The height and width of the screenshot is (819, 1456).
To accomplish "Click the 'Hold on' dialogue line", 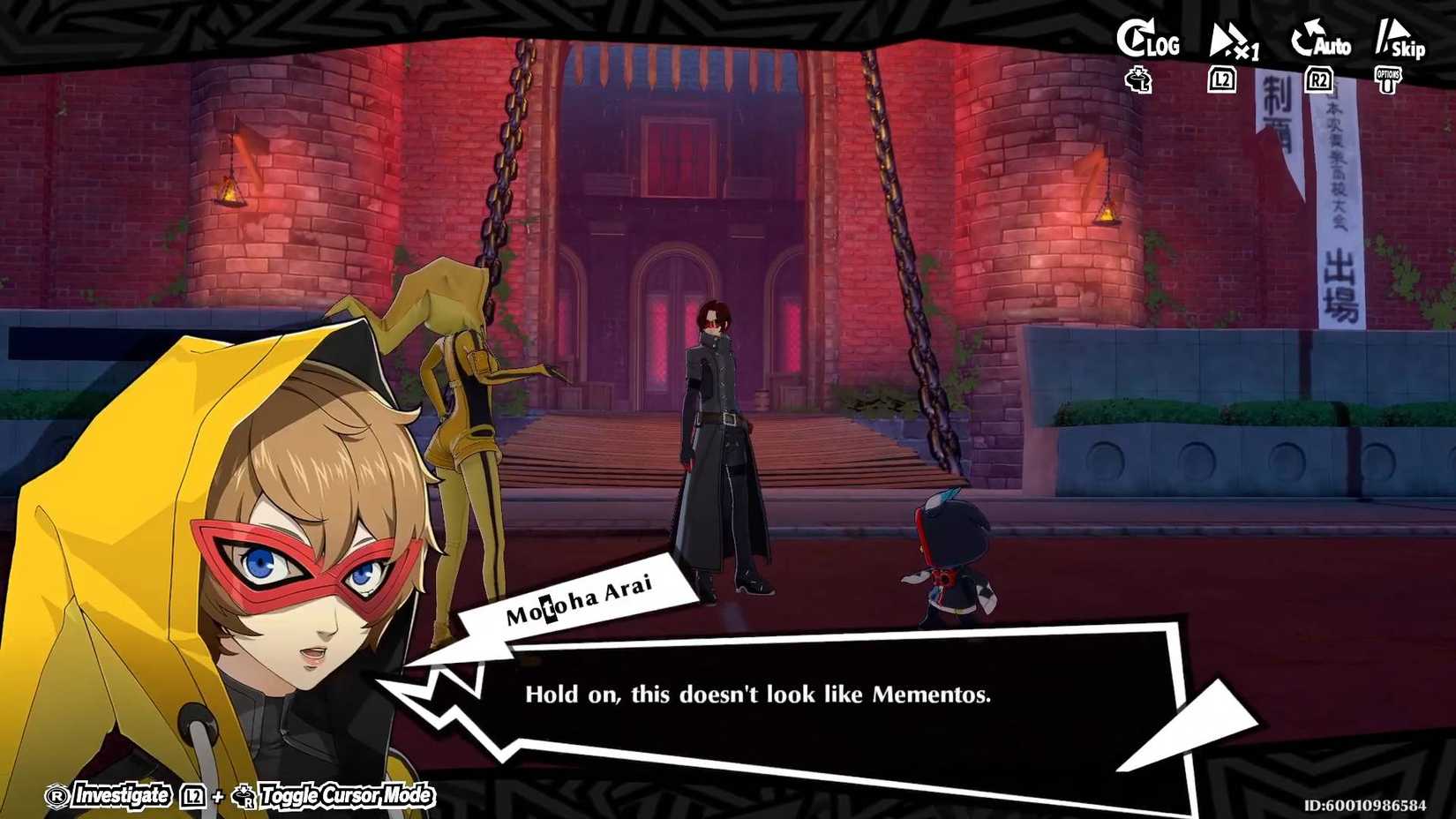I will click(759, 696).
